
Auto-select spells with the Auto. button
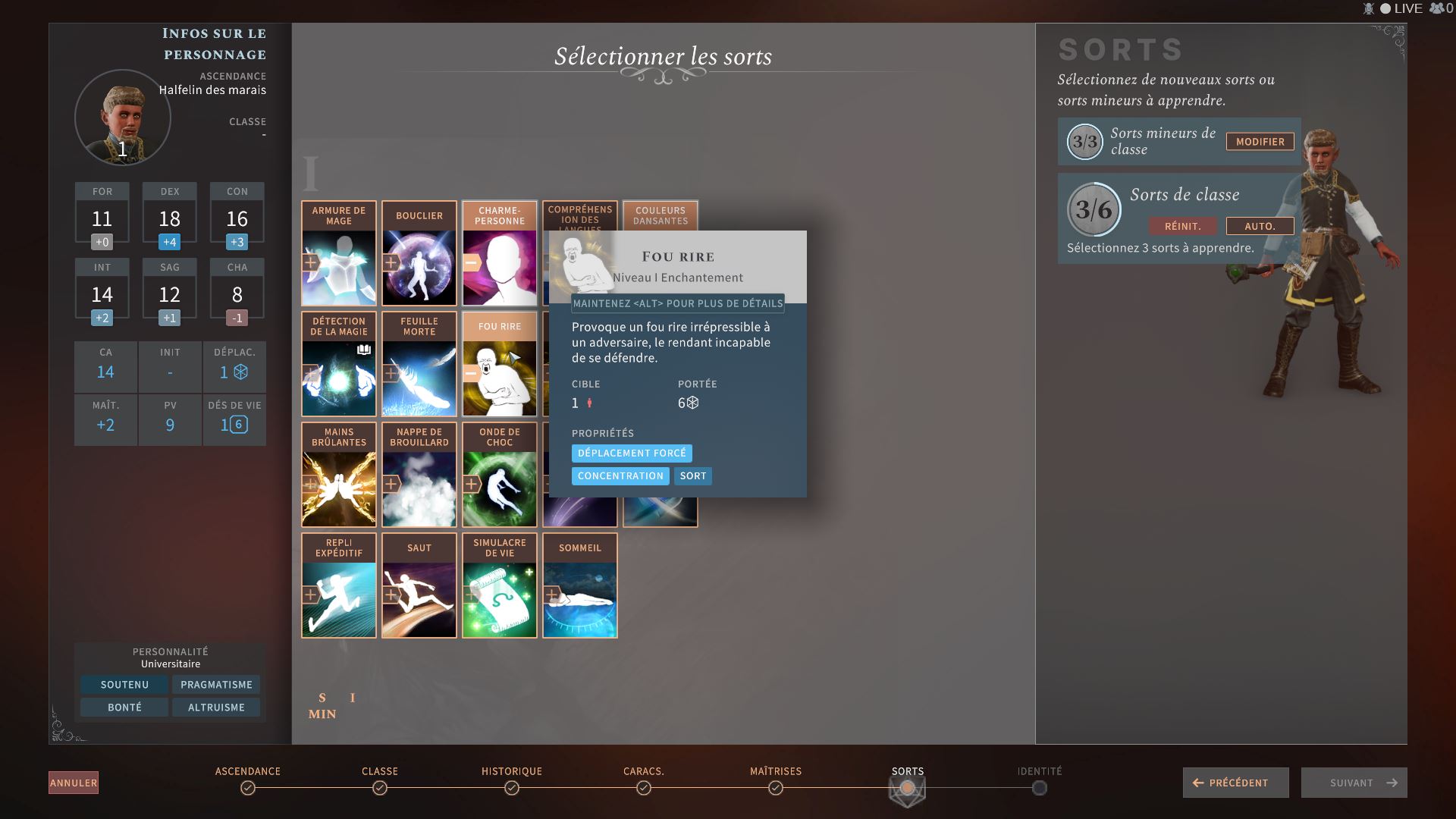point(1260,226)
